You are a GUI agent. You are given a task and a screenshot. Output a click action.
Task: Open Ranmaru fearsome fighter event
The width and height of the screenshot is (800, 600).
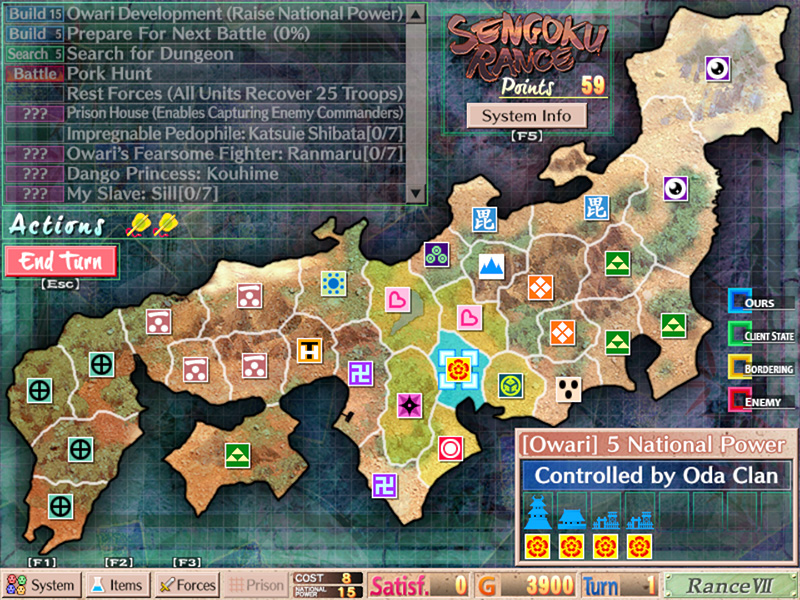click(x=234, y=154)
